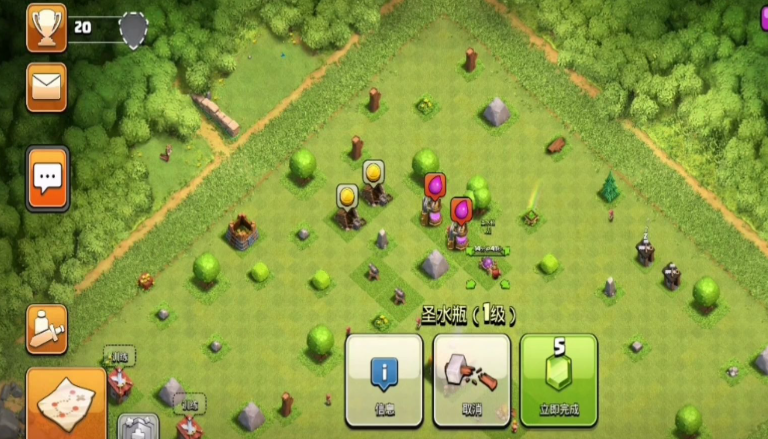Open the mail inbox envelope
The width and height of the screenshot is (768, 439).
click(x=47, y=87)
